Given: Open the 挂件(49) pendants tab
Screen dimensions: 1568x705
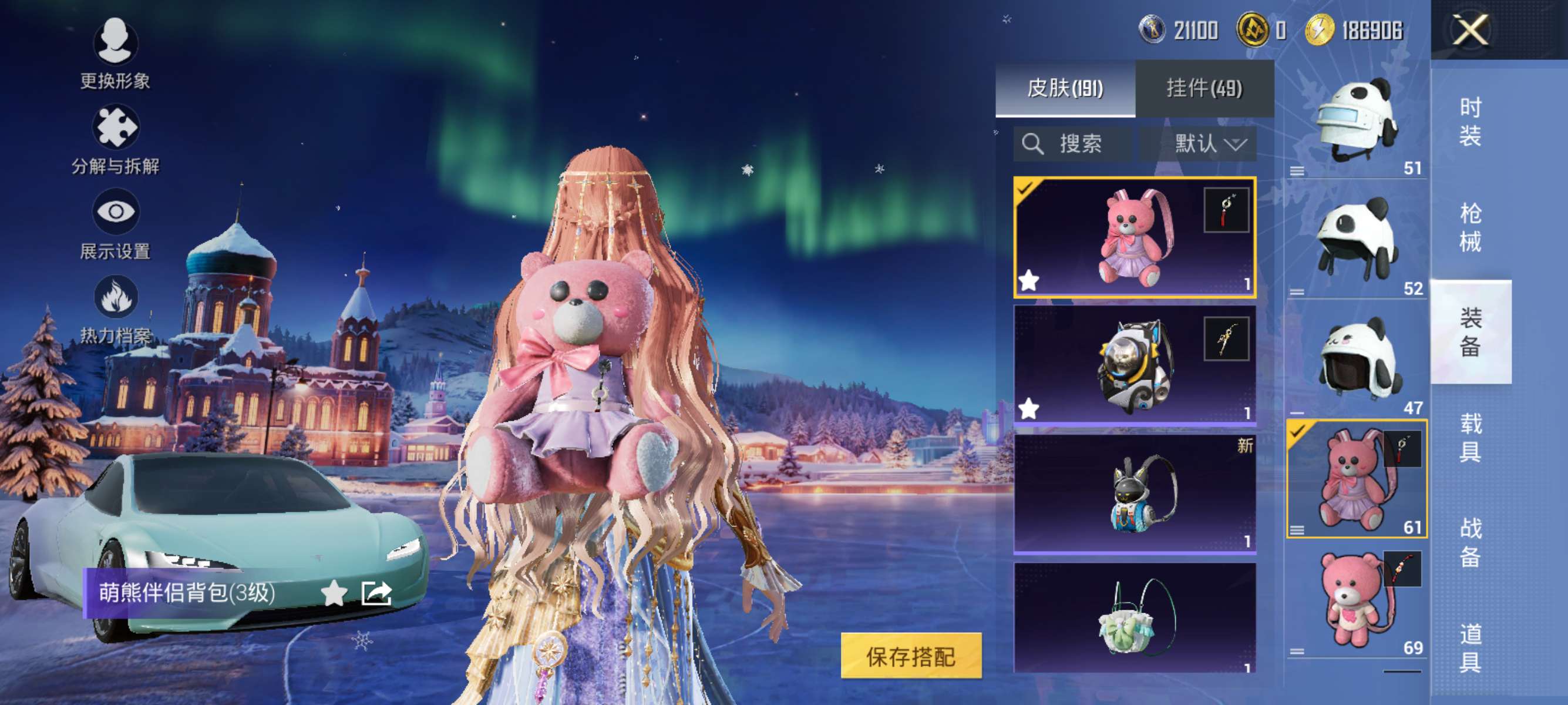Looking at the screenshot, I should pos(1204,89).
